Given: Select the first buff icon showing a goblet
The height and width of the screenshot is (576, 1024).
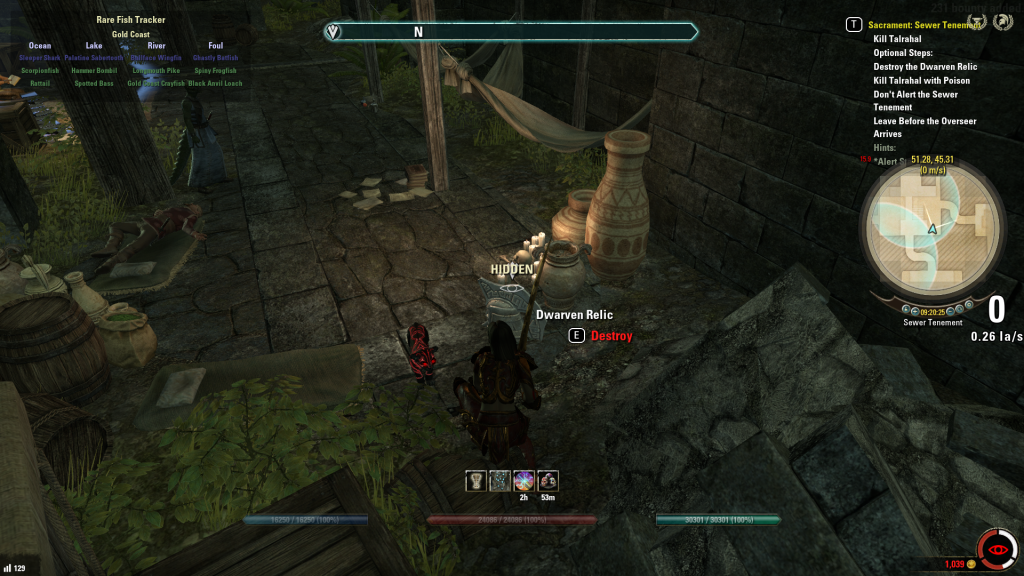Looking at the screenshot, I should (x=476, y=481).
